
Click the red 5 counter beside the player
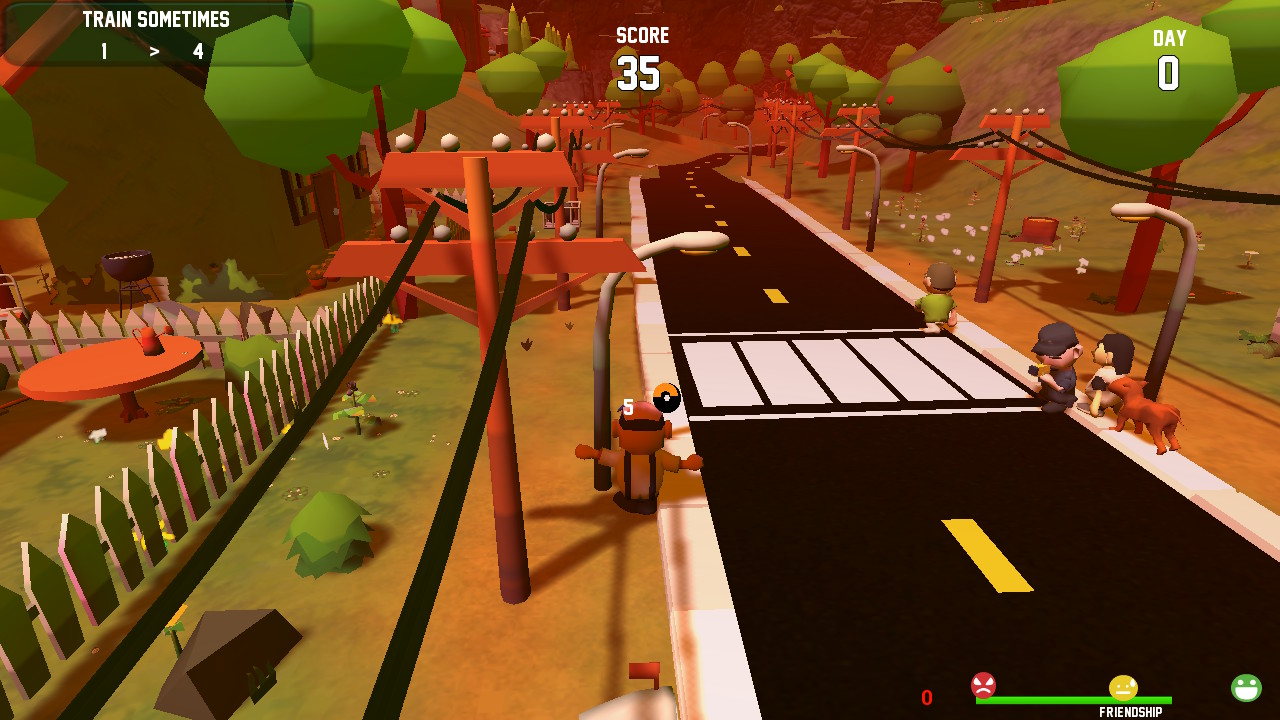[627, 406]
